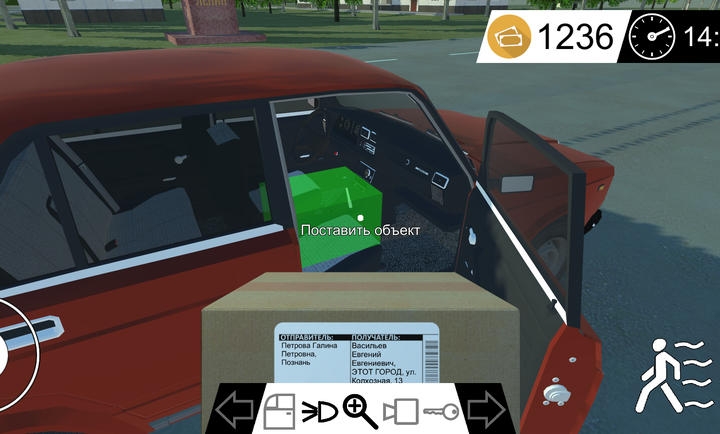
Task: Select the camera view icon
Action: 403,411
